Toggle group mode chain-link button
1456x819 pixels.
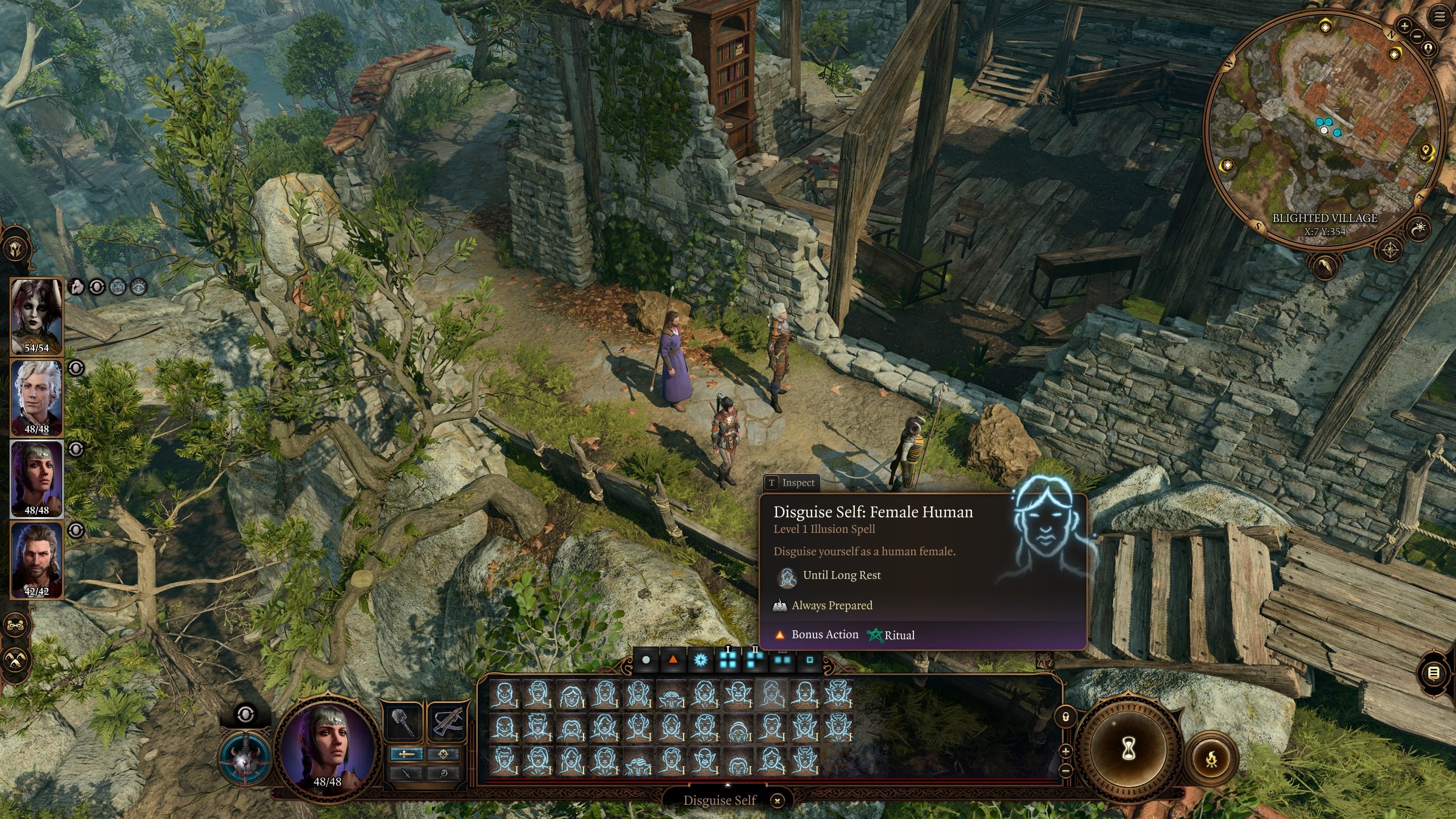[15, 625]
